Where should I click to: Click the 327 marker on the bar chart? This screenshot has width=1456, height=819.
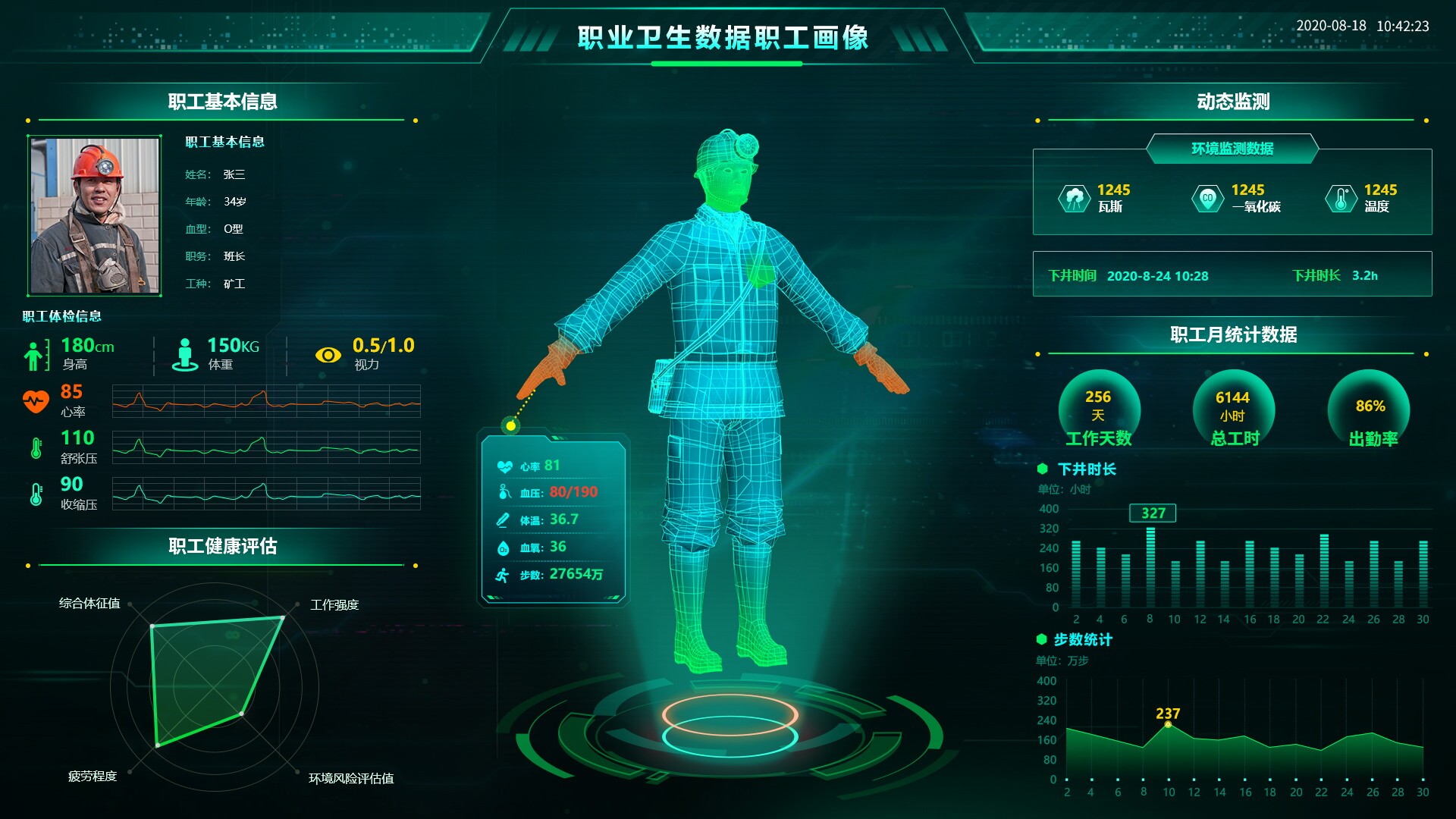pos(1153,513)
